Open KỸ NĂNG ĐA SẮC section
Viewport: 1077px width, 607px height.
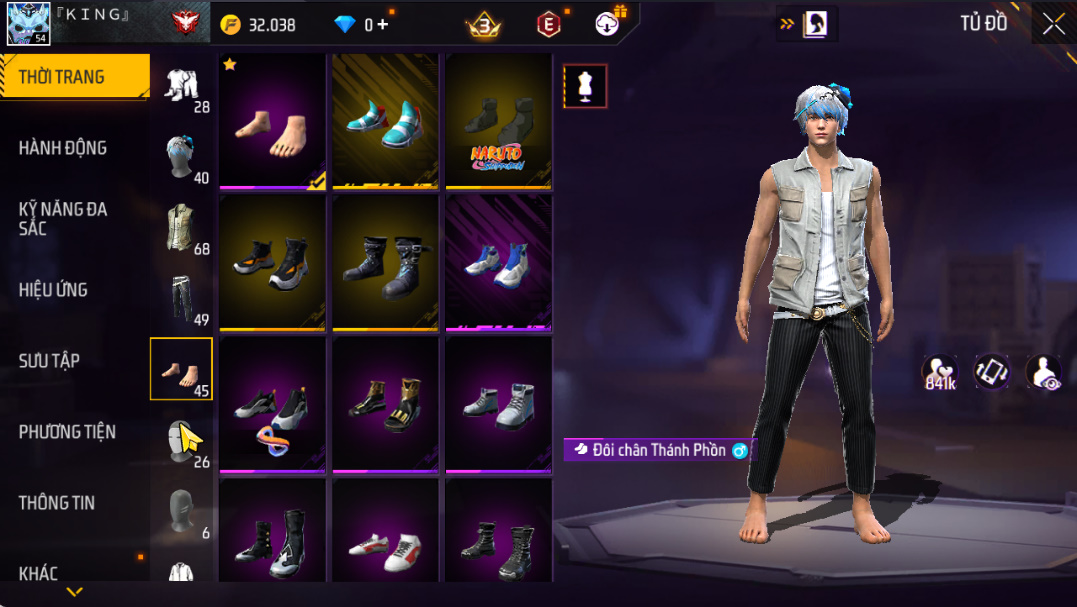(63, 219)
